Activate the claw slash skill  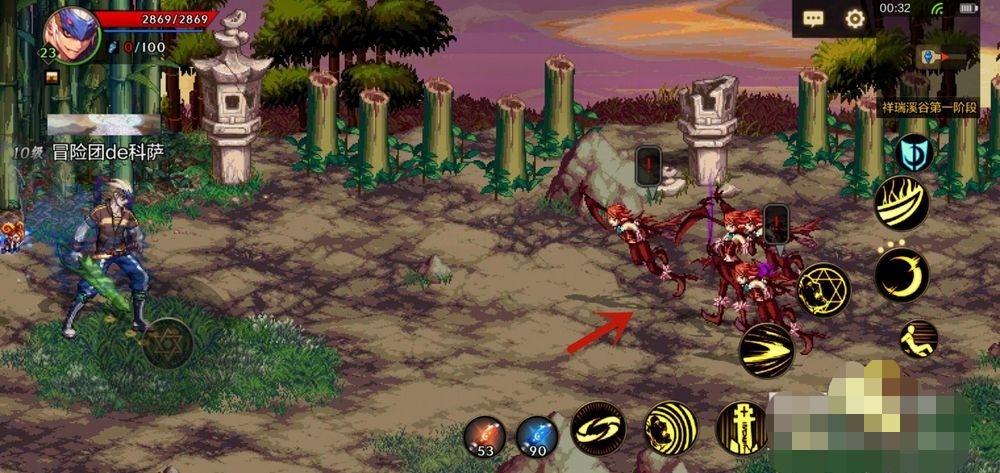902,203
